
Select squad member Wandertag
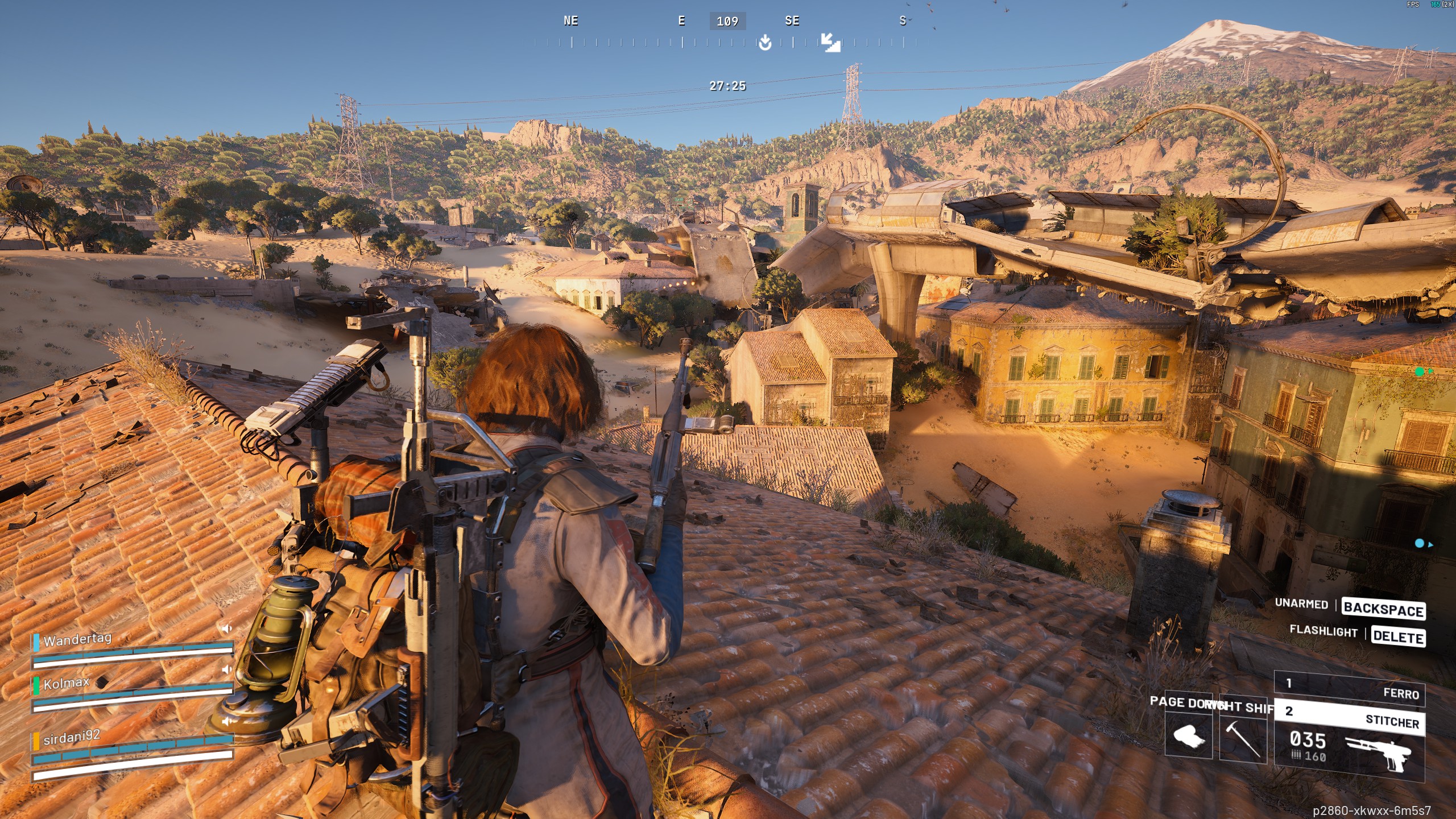tap(77, 639)
